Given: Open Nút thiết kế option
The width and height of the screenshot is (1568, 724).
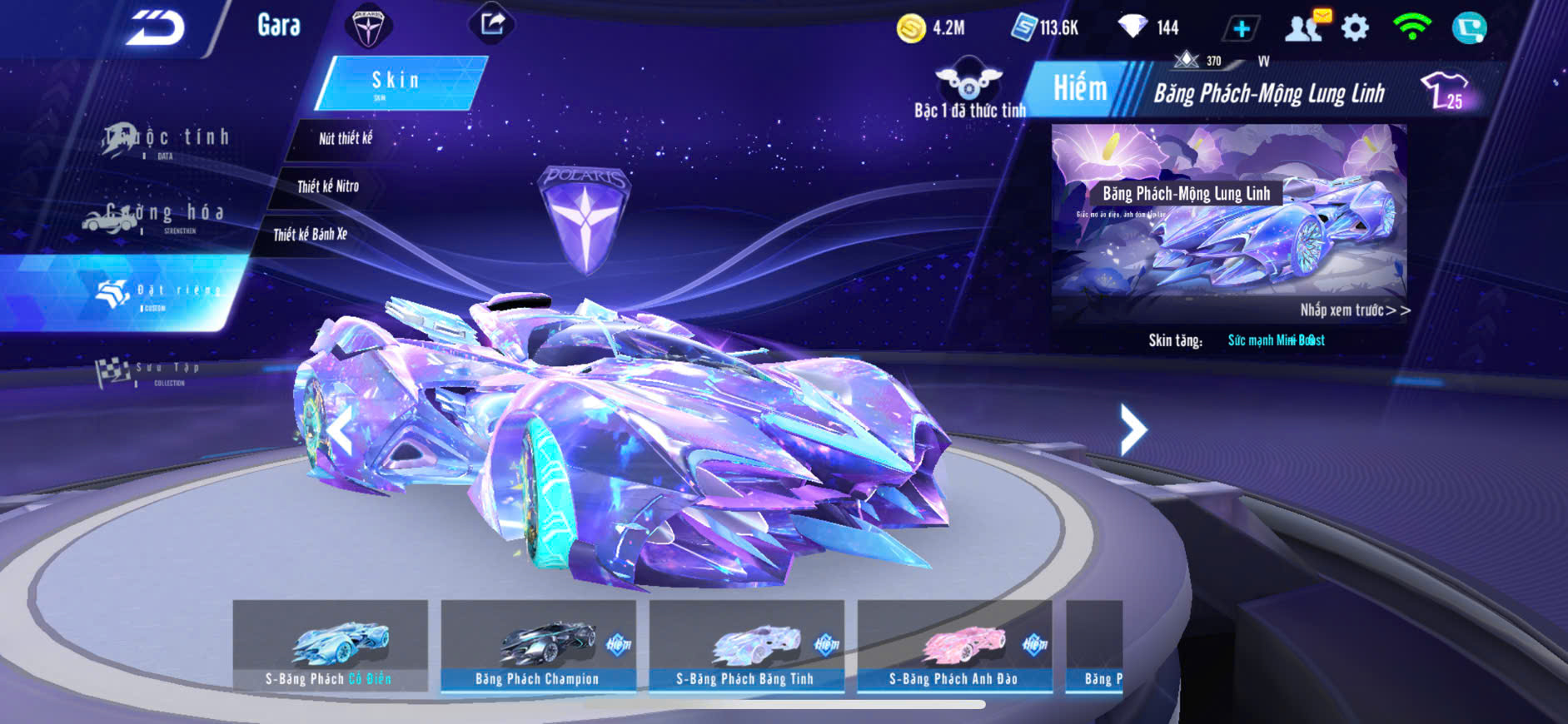Looking at the screenshot, I should point(345,138).
